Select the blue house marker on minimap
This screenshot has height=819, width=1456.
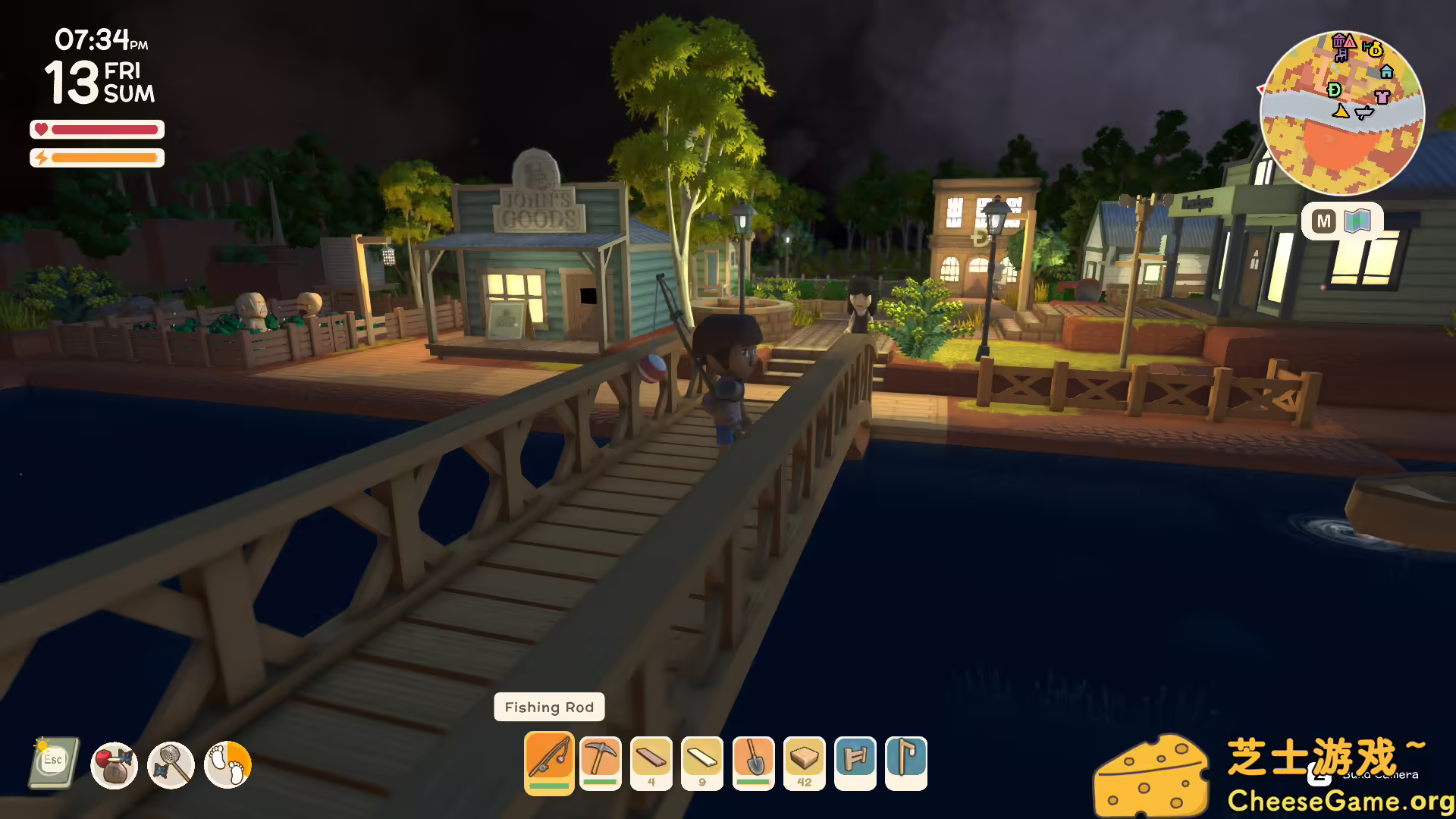pos(1387,71)
